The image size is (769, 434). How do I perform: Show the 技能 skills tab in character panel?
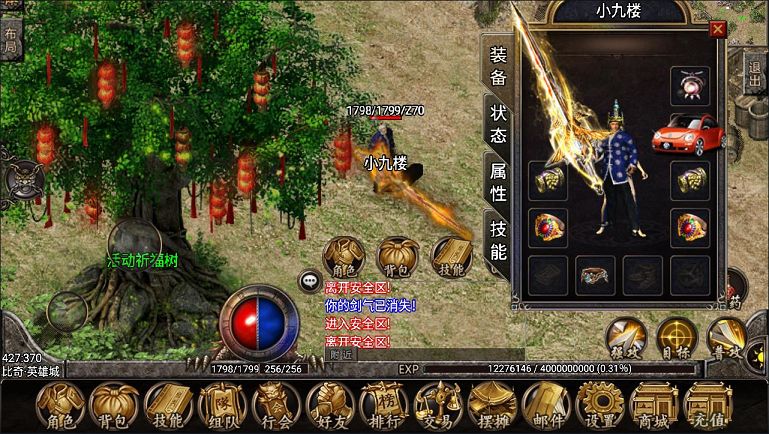click(498, 240)
